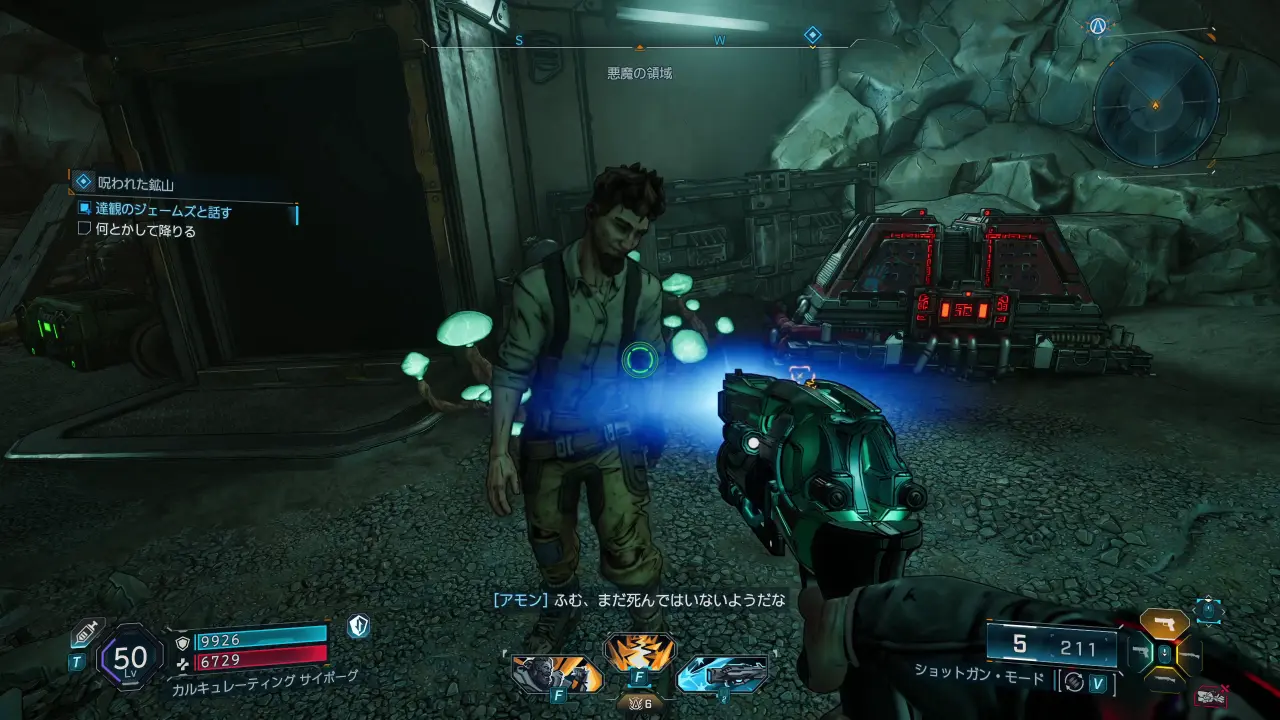Select the bottom shotgun weapon slot
This screenshot has width=1280, height=720.
(x=1164, y=682)
